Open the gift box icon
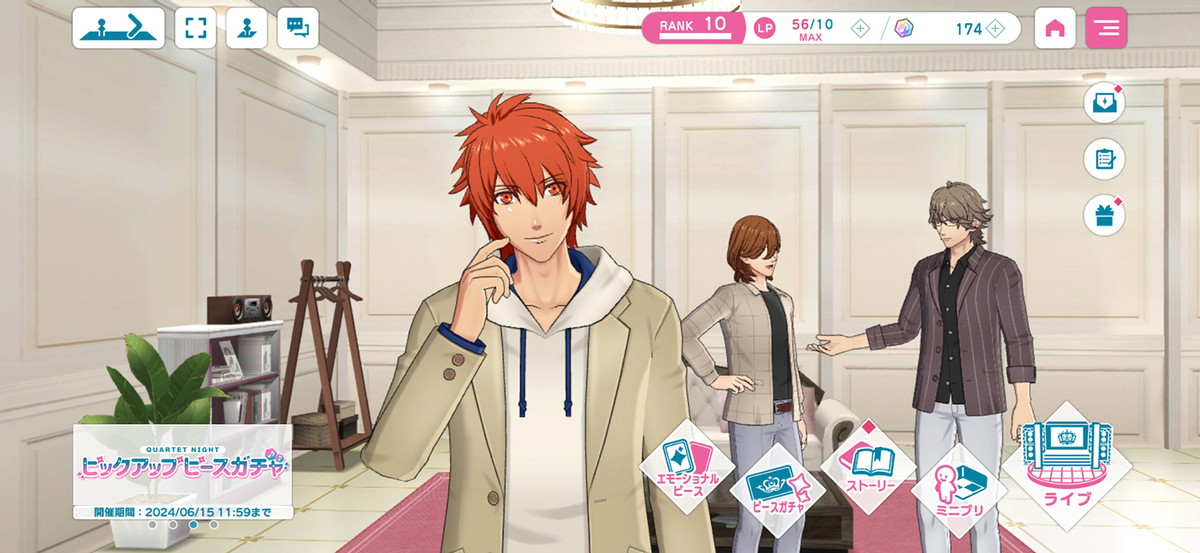The height and width of the screenshot is (553, 1200). tap(1104, 216)
